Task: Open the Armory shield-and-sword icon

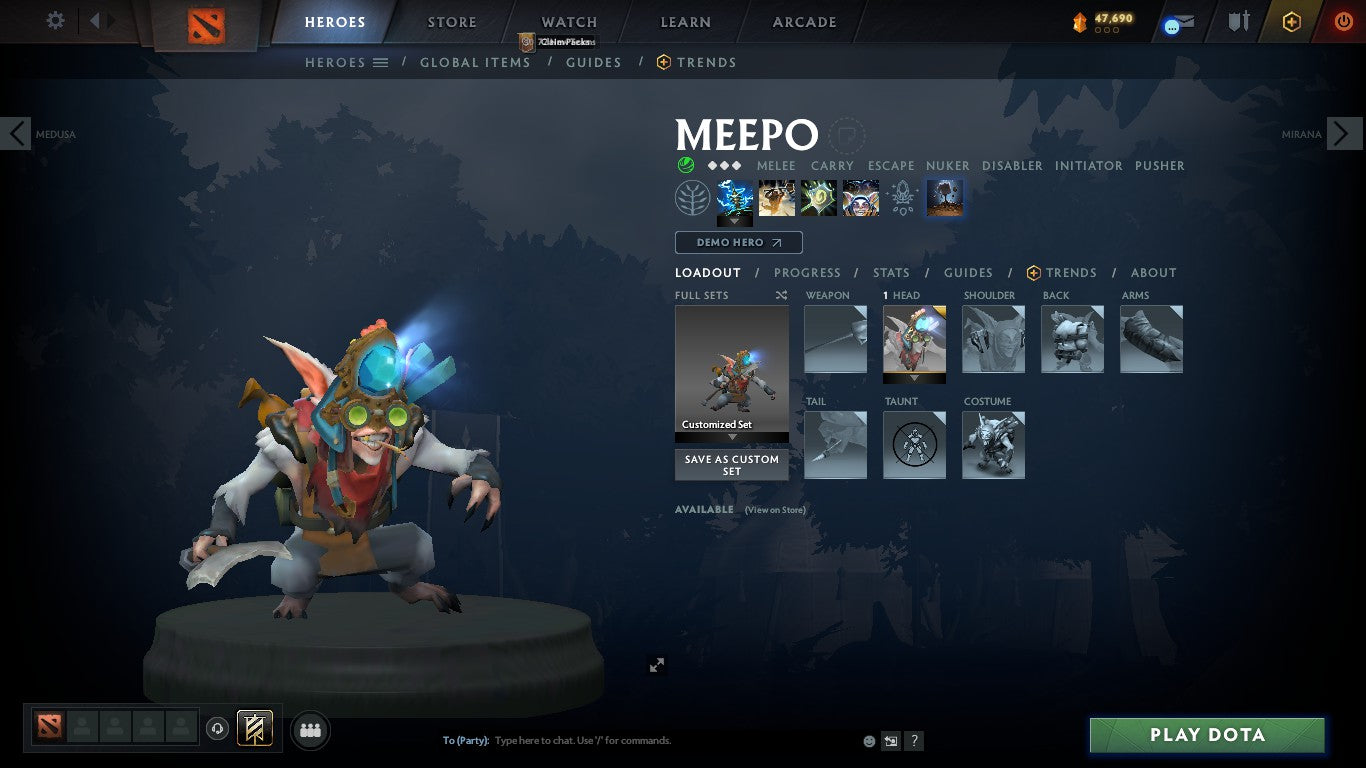Action: (1239, 21)
